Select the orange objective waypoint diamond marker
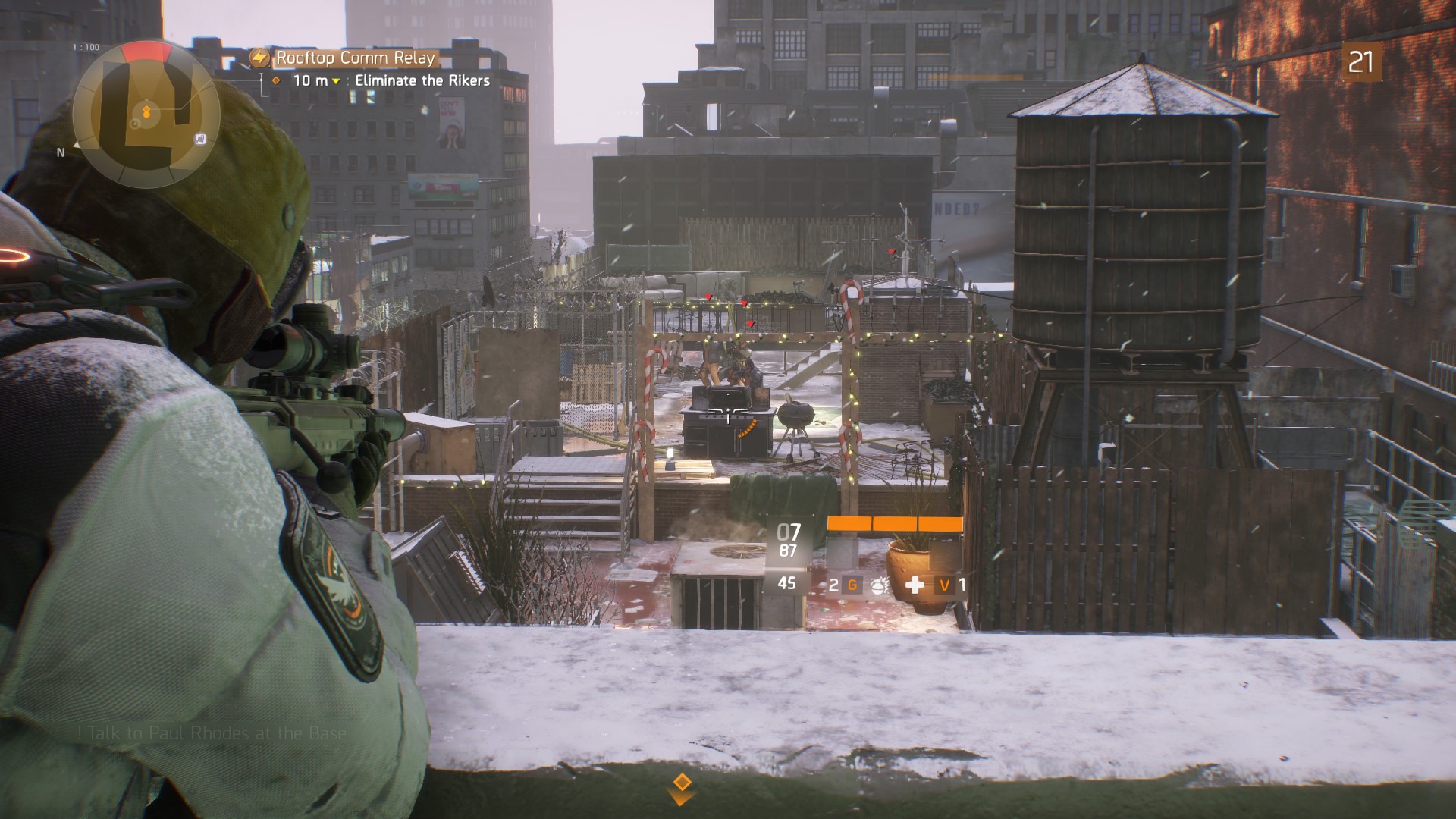The image size is (1456, 819). 681,783
